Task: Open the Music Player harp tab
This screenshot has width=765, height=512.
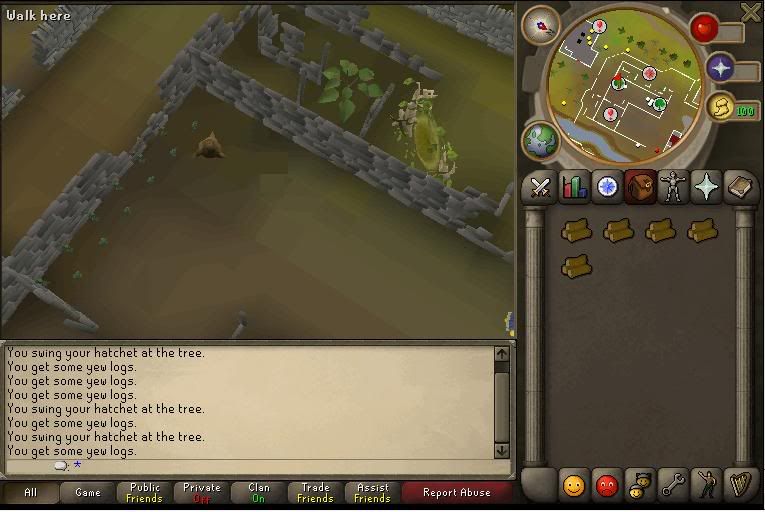Action: click(740, 486)
